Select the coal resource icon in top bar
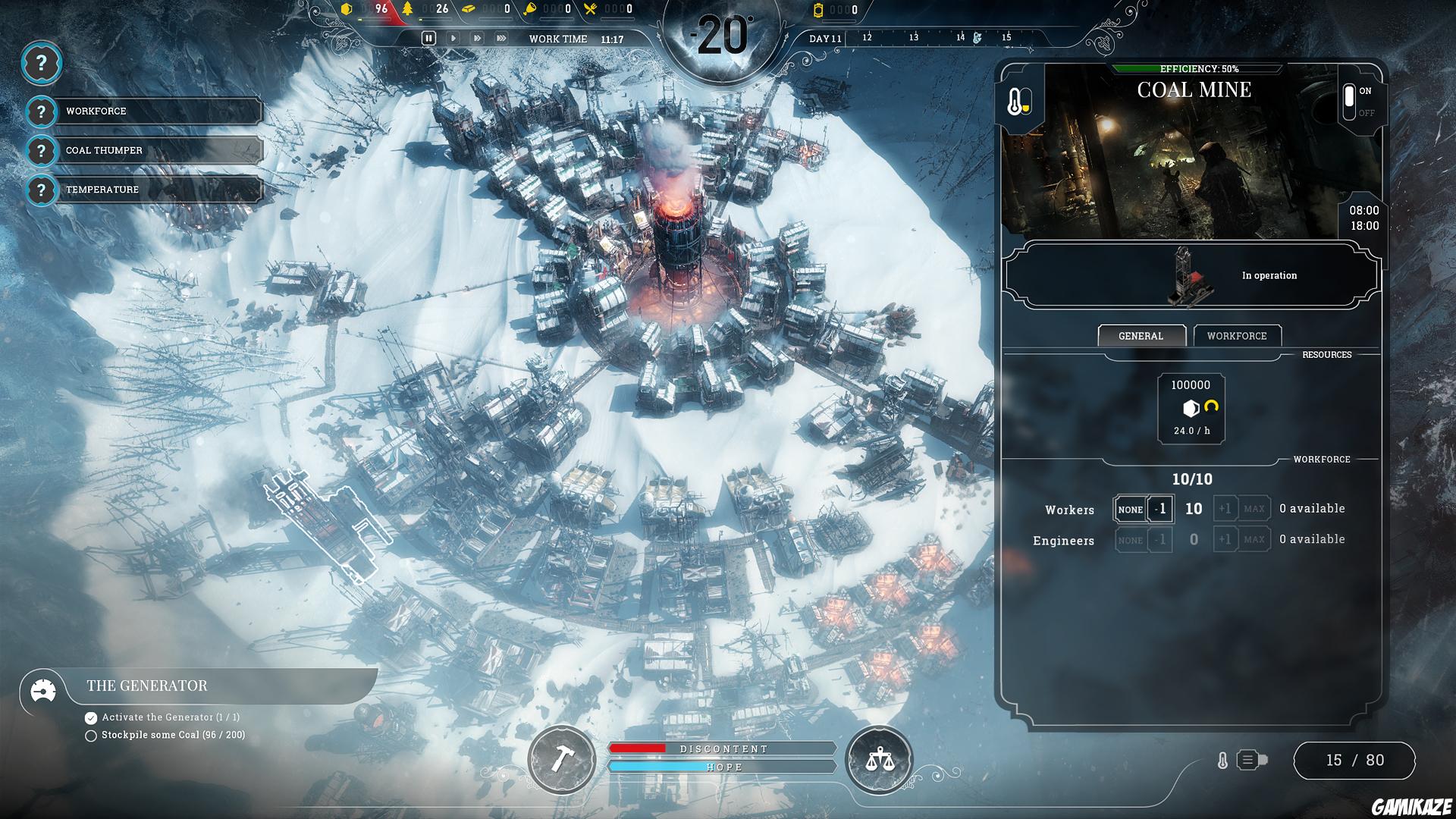The image size is (1456, 819). pyautogui.click(x=348, y=11)
